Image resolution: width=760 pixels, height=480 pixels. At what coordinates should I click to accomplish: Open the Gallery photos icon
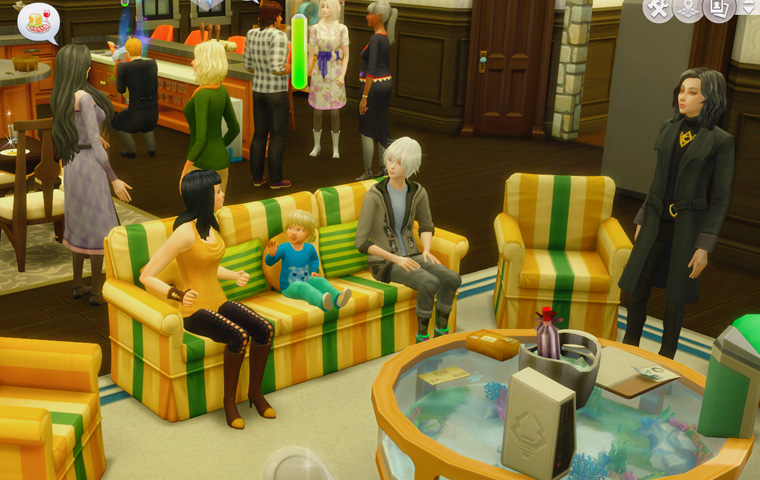719,9
